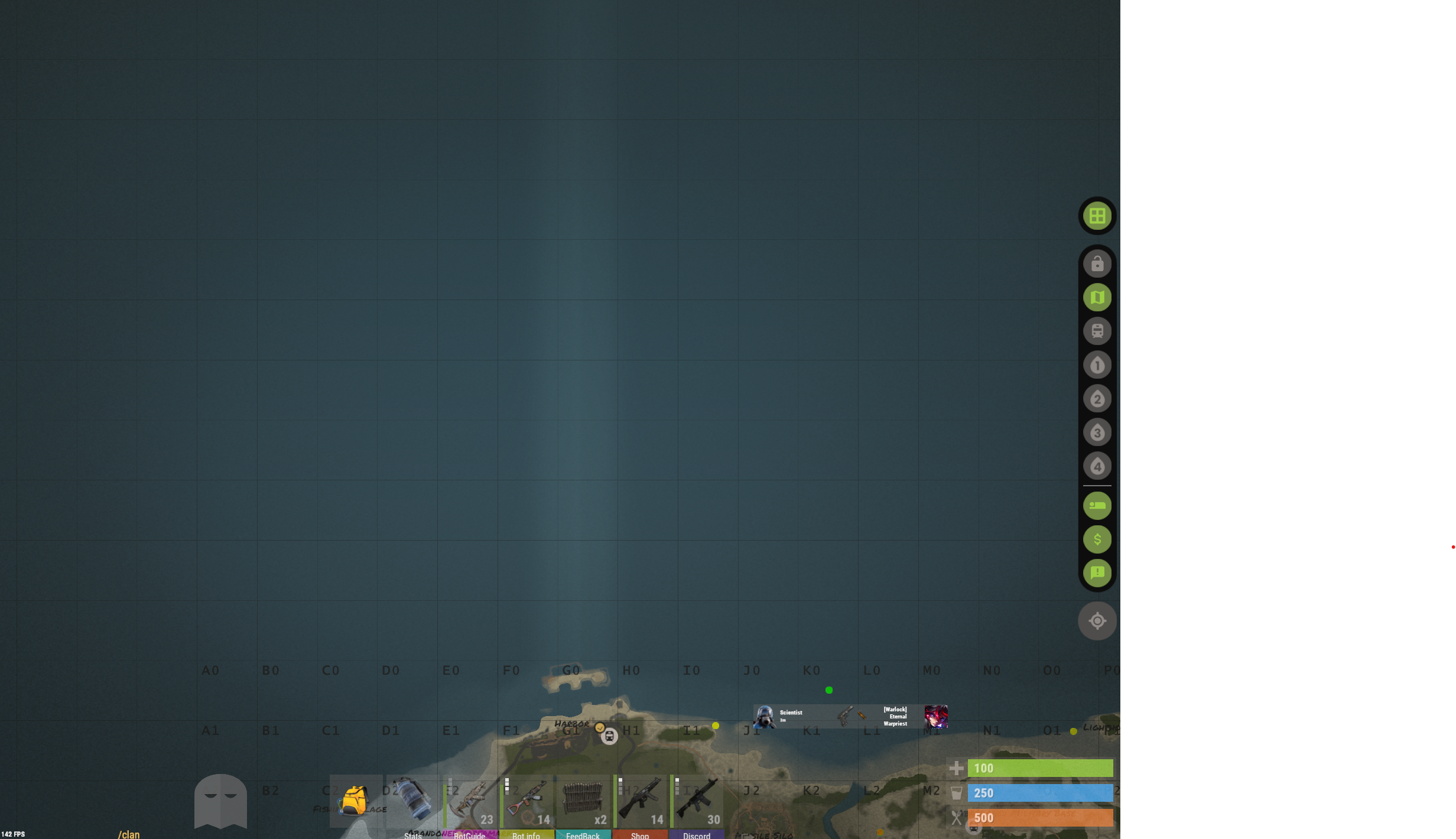Open the Stats tab at the bottom
The height and width of the screenshot is (839, 1456).
click(x=413, y=835)
